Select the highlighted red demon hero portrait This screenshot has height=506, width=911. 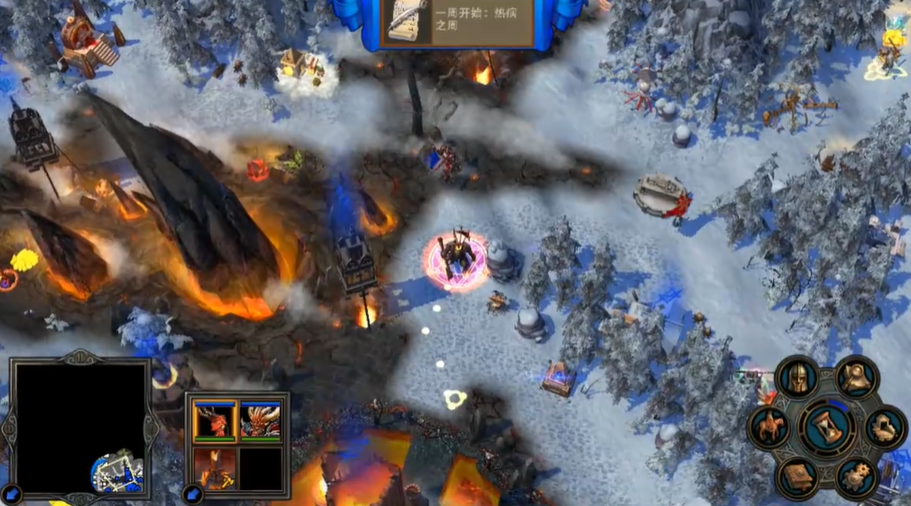coord(214,420)
